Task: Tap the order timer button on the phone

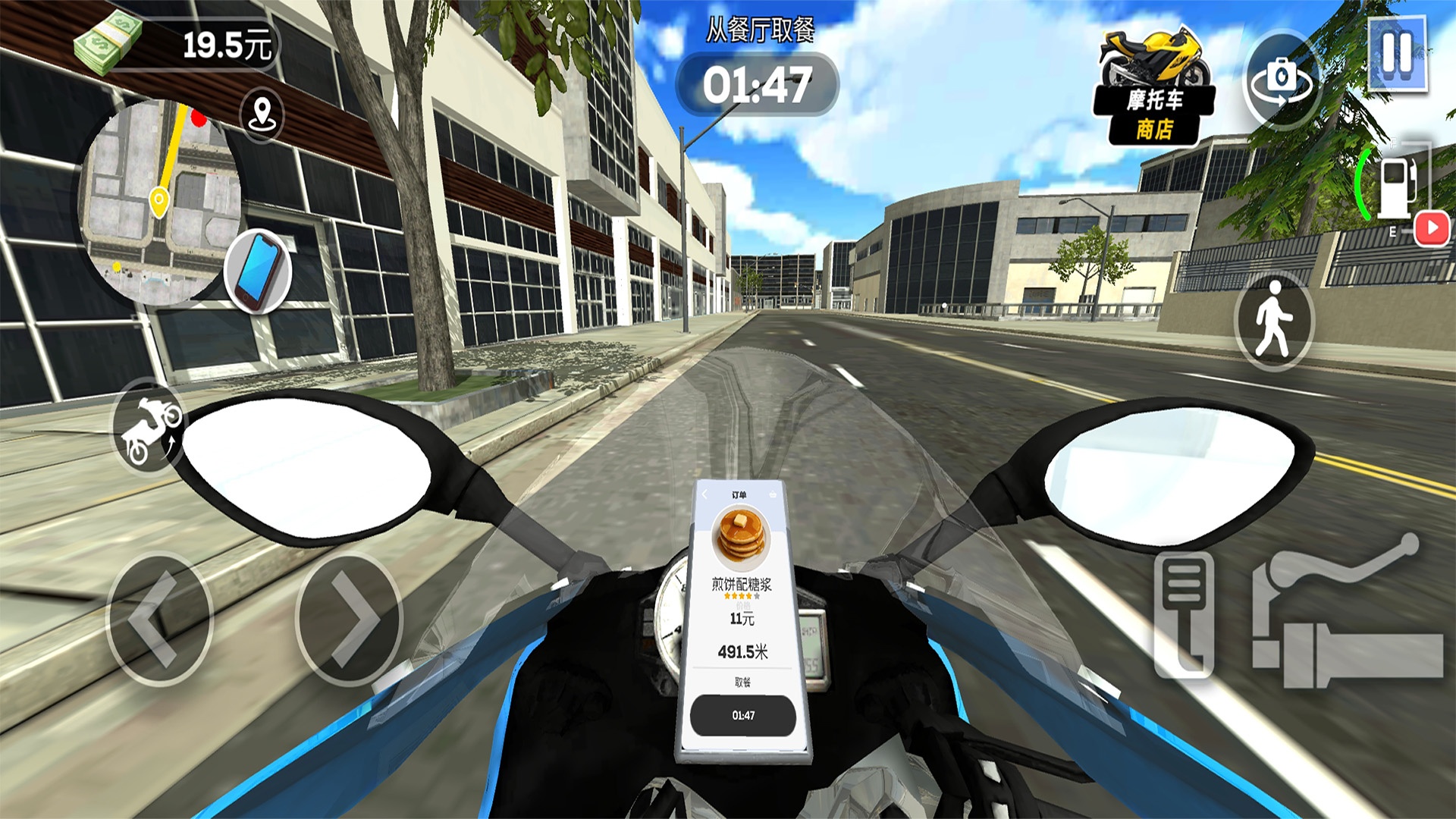Action: tap(742, 715)
